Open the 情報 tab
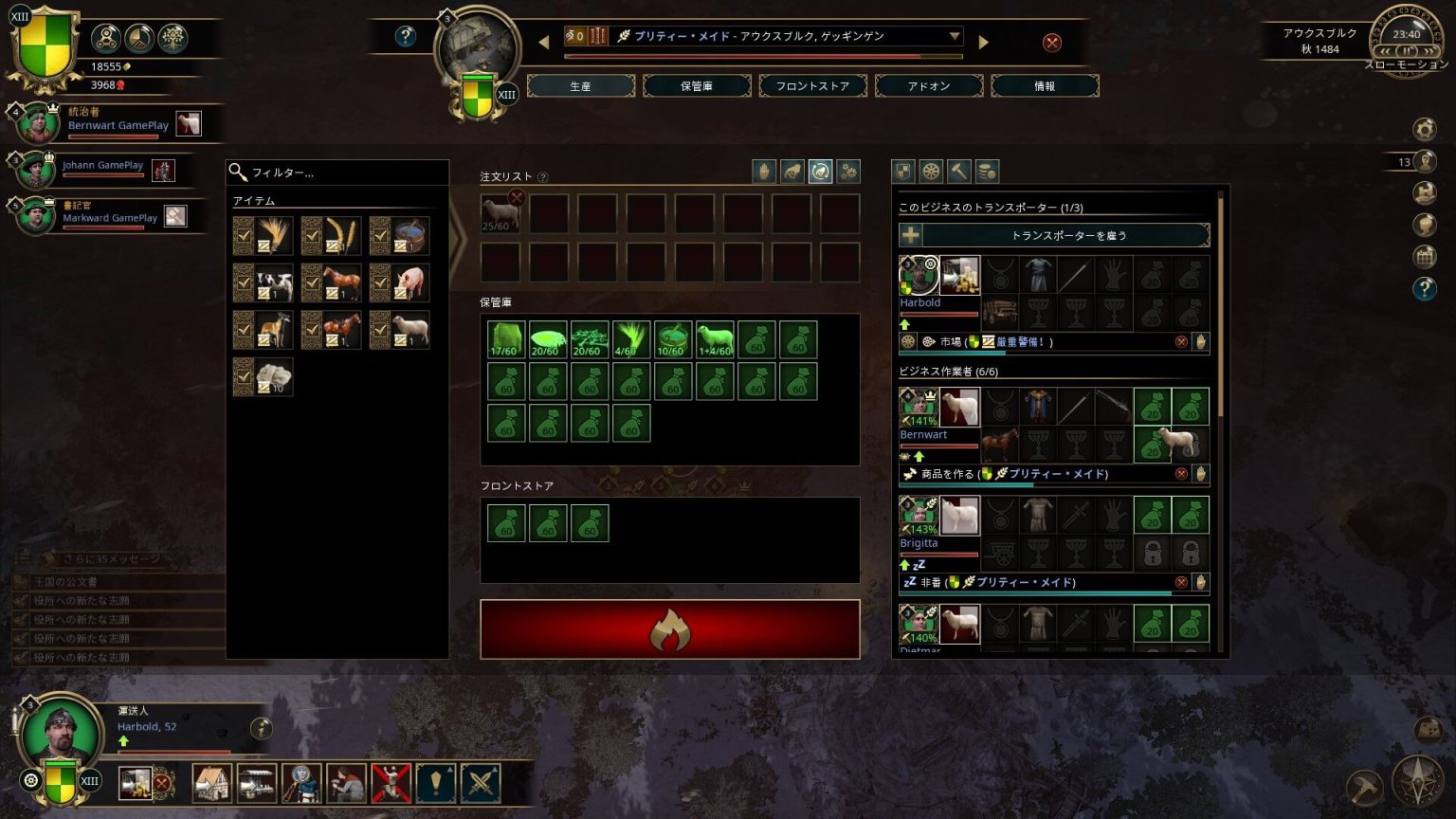 point(1045,86)
